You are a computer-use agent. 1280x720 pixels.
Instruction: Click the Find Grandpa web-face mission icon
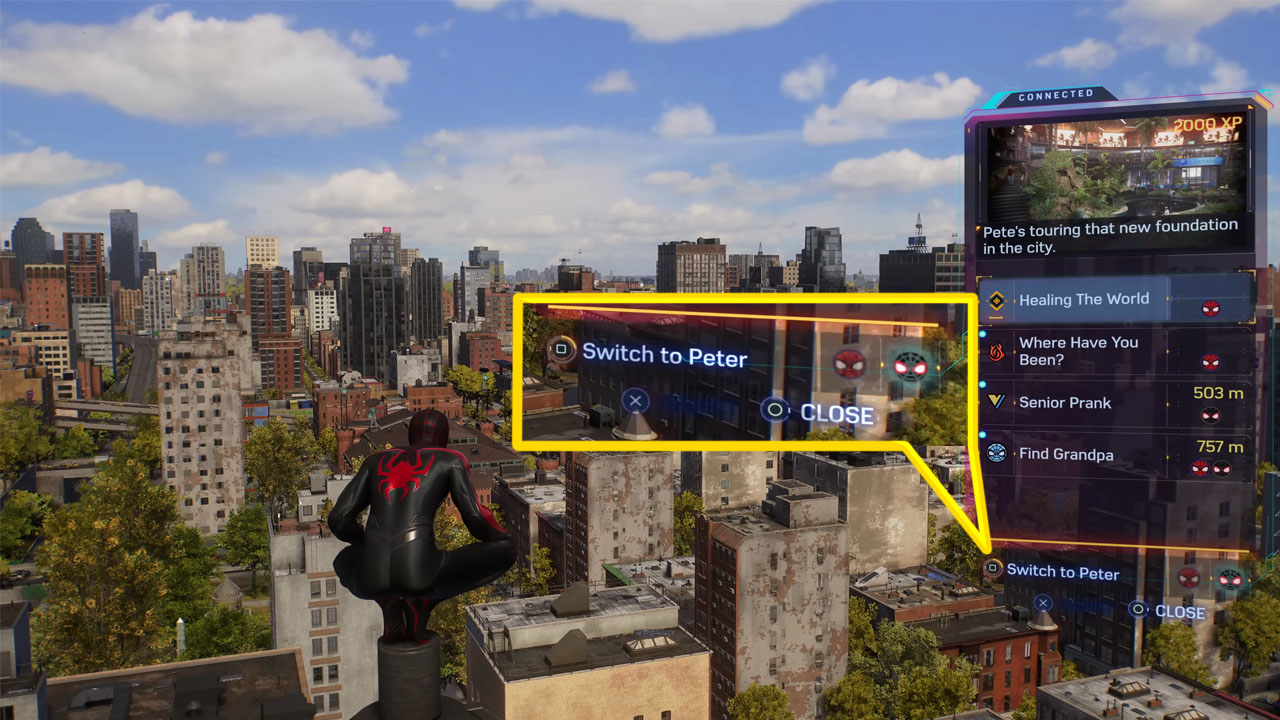click(997, 454)
